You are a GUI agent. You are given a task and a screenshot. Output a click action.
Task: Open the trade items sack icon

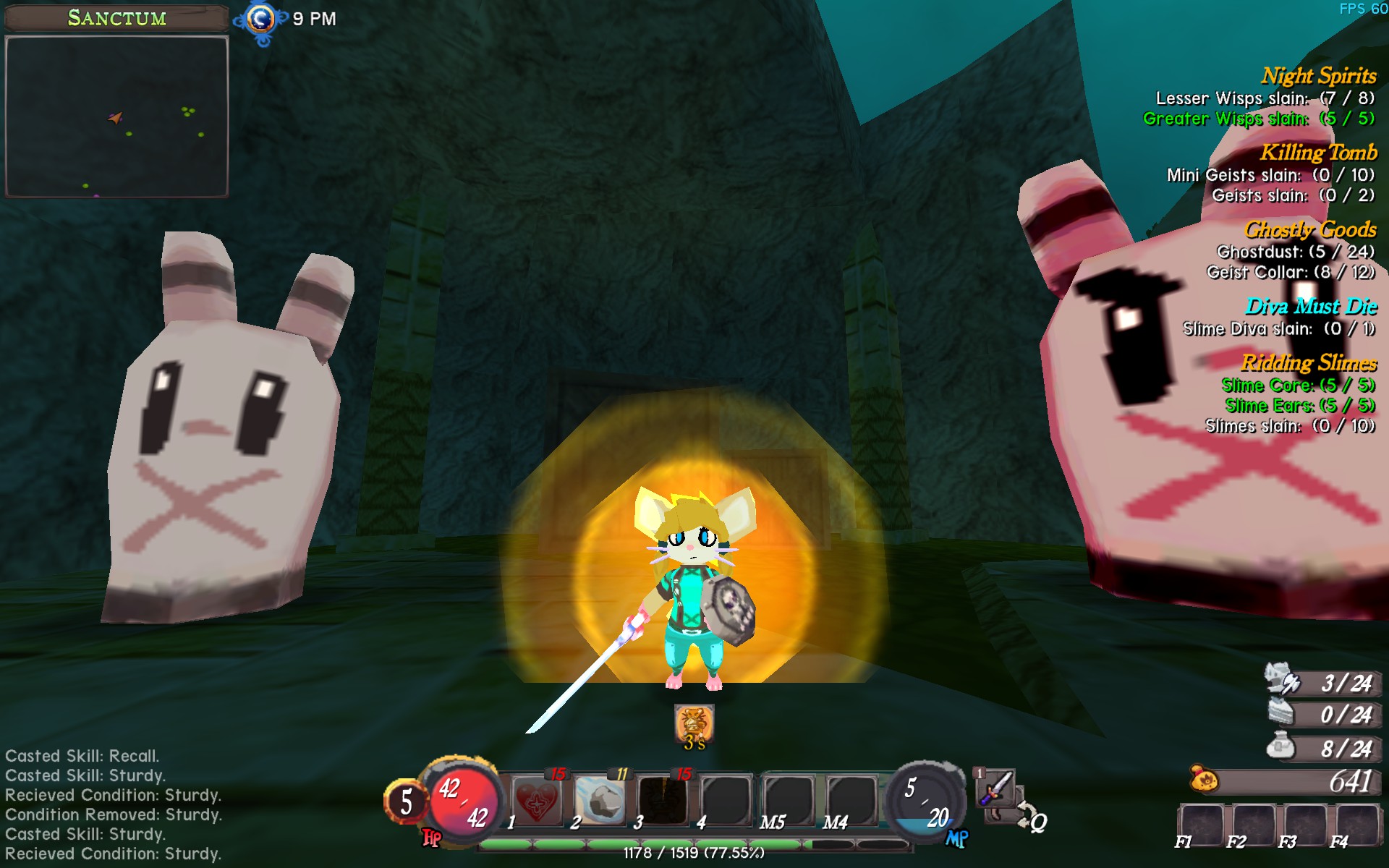point(1281,746)
